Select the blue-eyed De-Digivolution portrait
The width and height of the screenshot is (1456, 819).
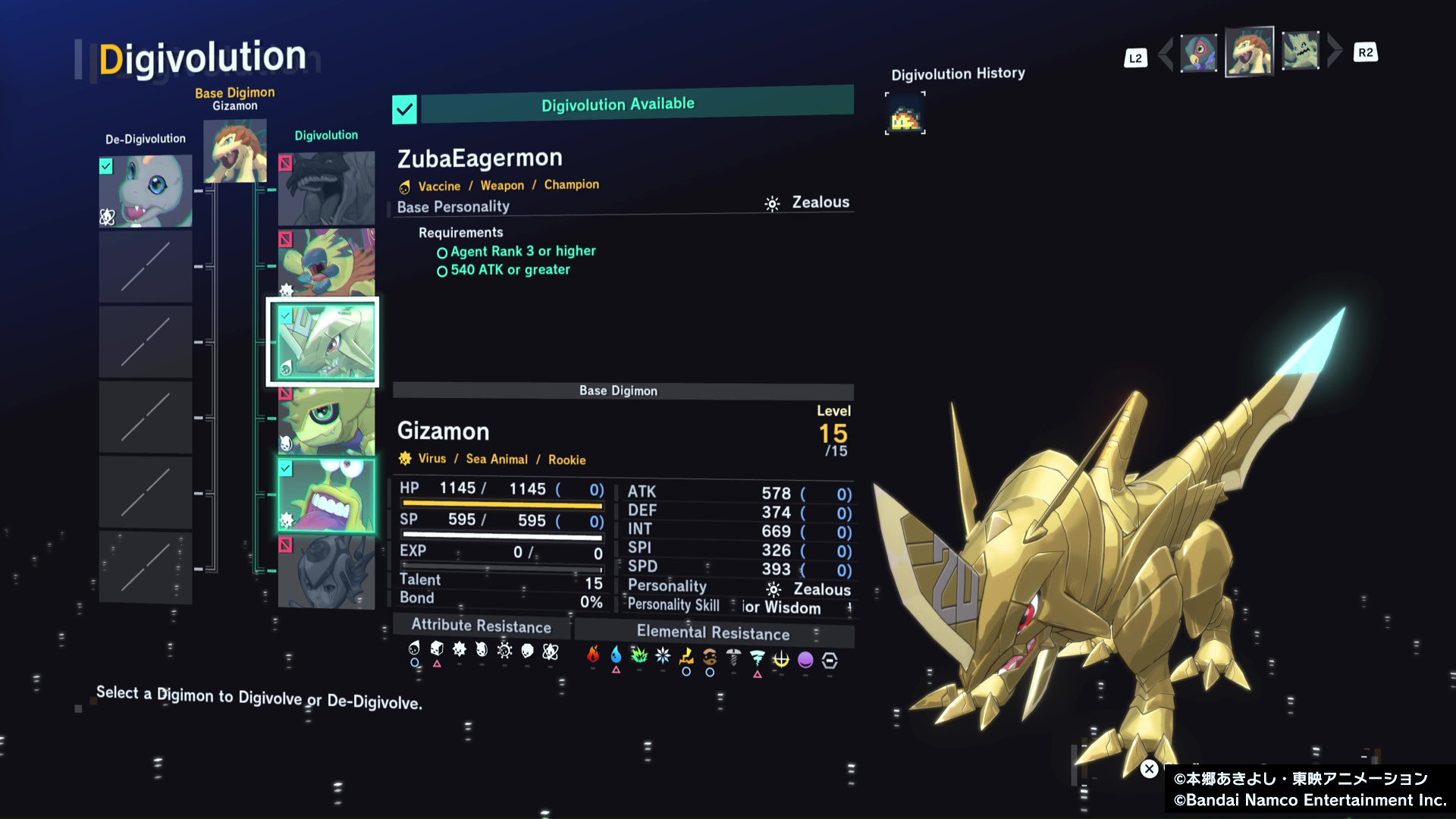(146, 191)
